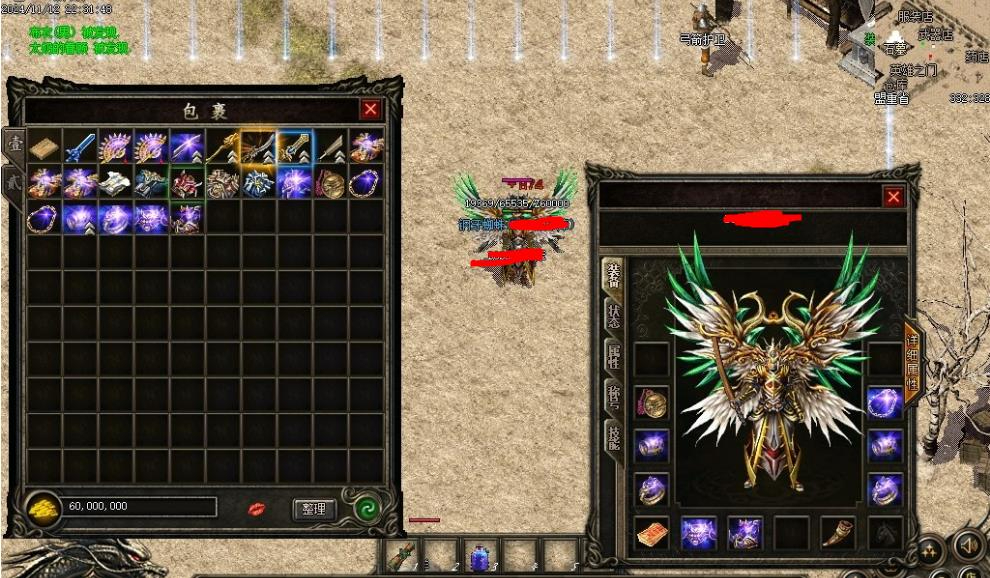Switch to bag page 贰 tab
The height and width of the screenshot is (578, 990).
pyautogui.click(x=13, y=184)
